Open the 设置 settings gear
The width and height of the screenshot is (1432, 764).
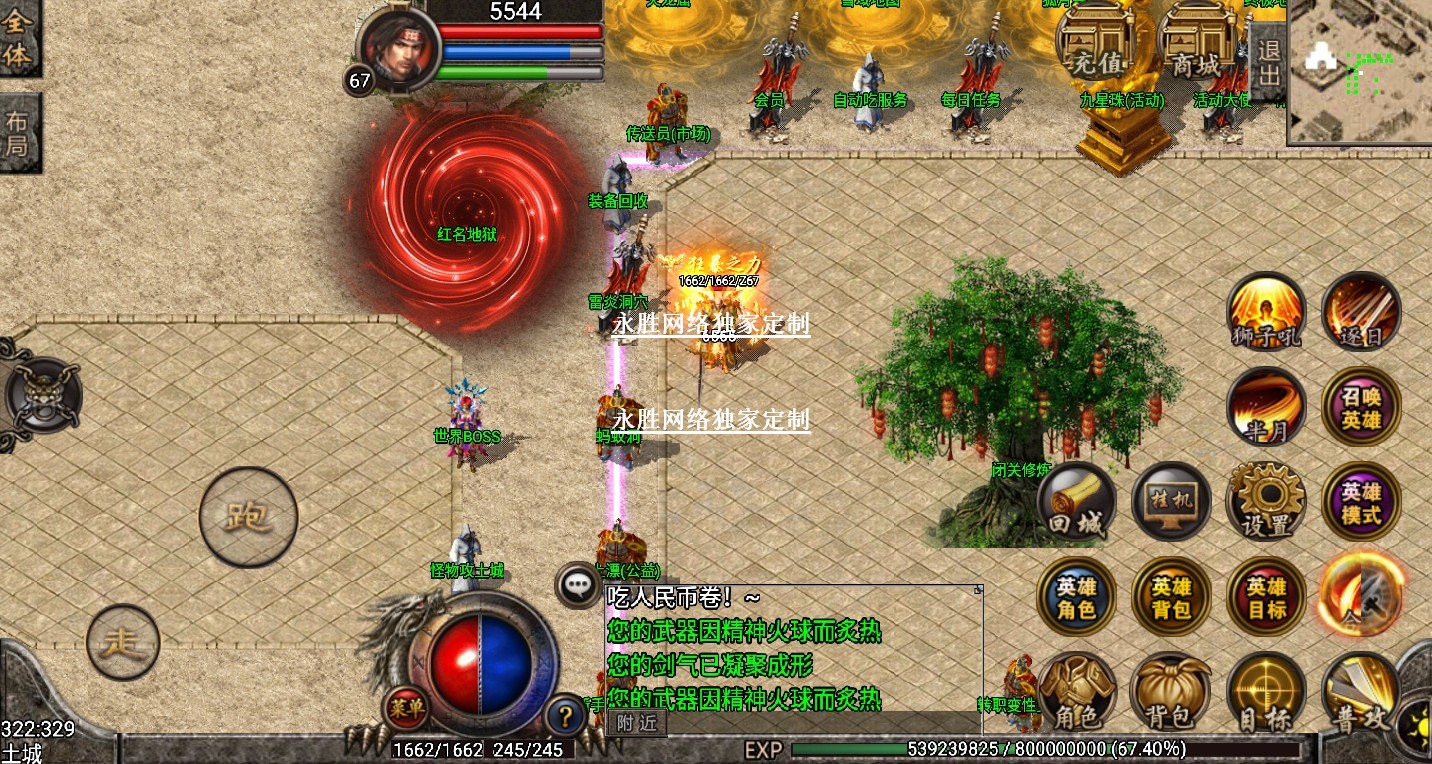[x=1266, y=501]
